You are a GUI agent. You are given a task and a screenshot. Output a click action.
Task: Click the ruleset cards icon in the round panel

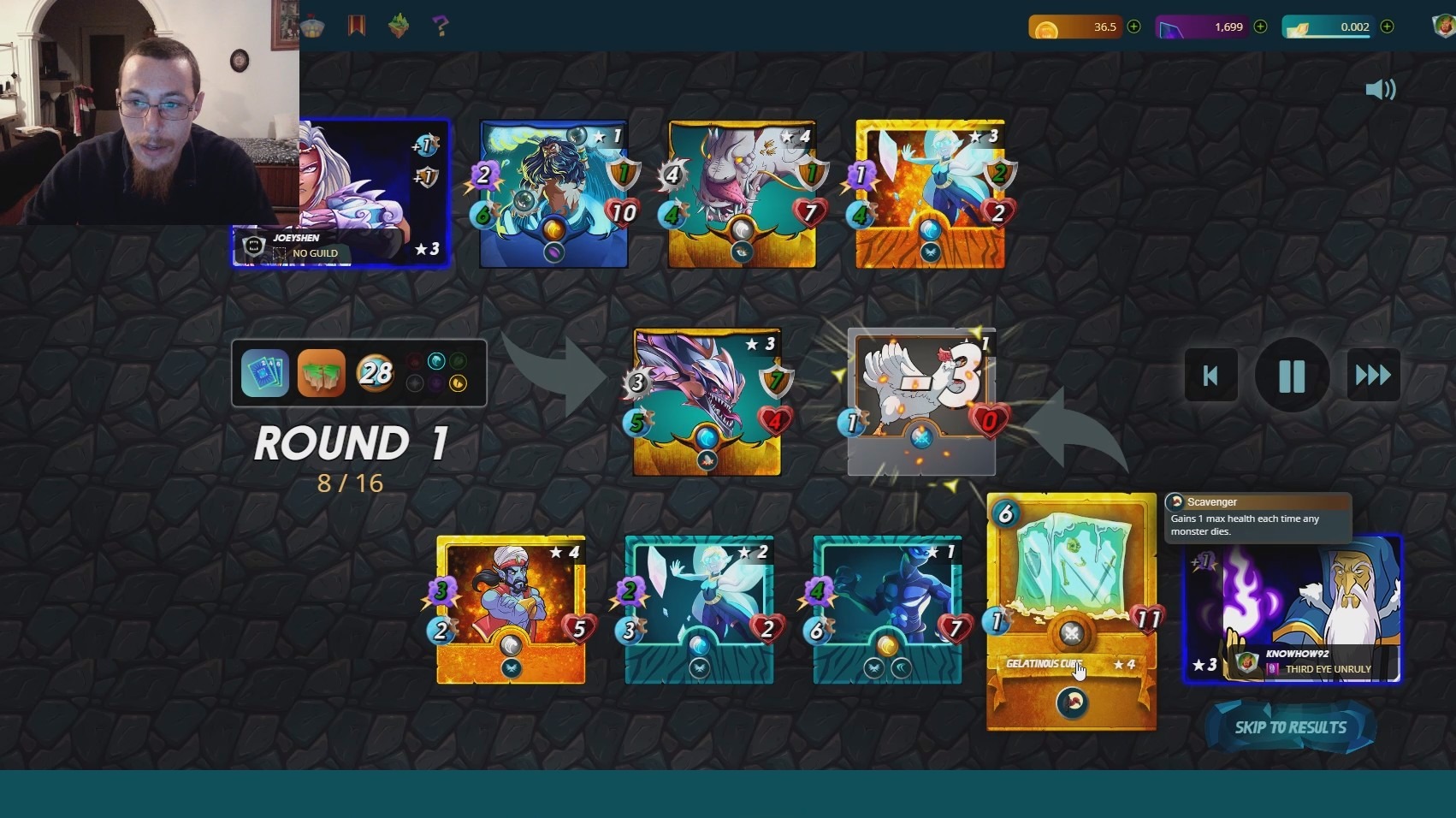[265, 373]
